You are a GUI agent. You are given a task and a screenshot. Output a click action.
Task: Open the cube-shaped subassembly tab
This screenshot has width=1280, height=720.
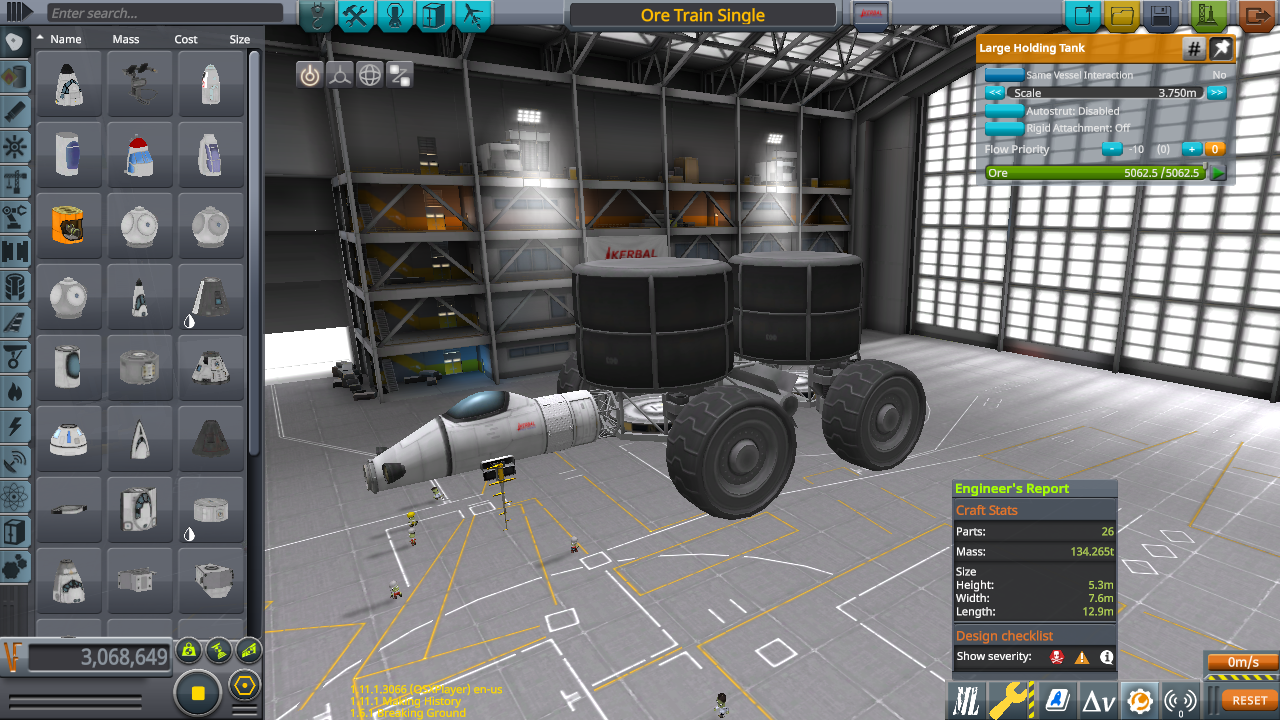(x=432, y=16)
